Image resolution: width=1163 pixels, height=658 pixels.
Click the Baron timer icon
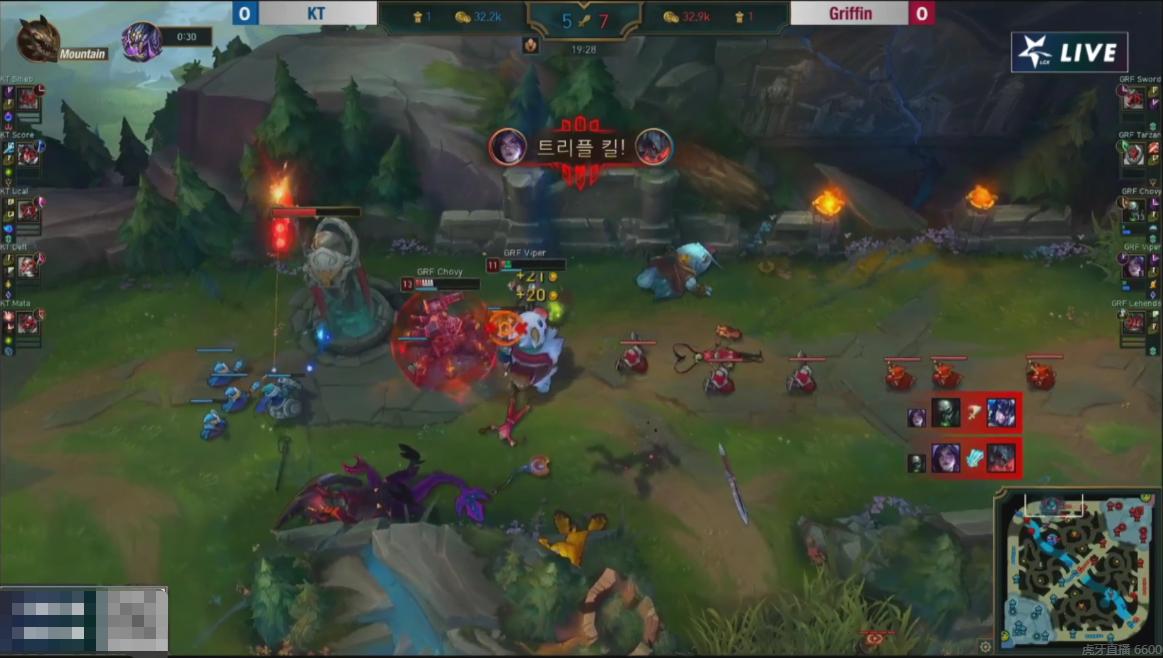click(141, 41)
